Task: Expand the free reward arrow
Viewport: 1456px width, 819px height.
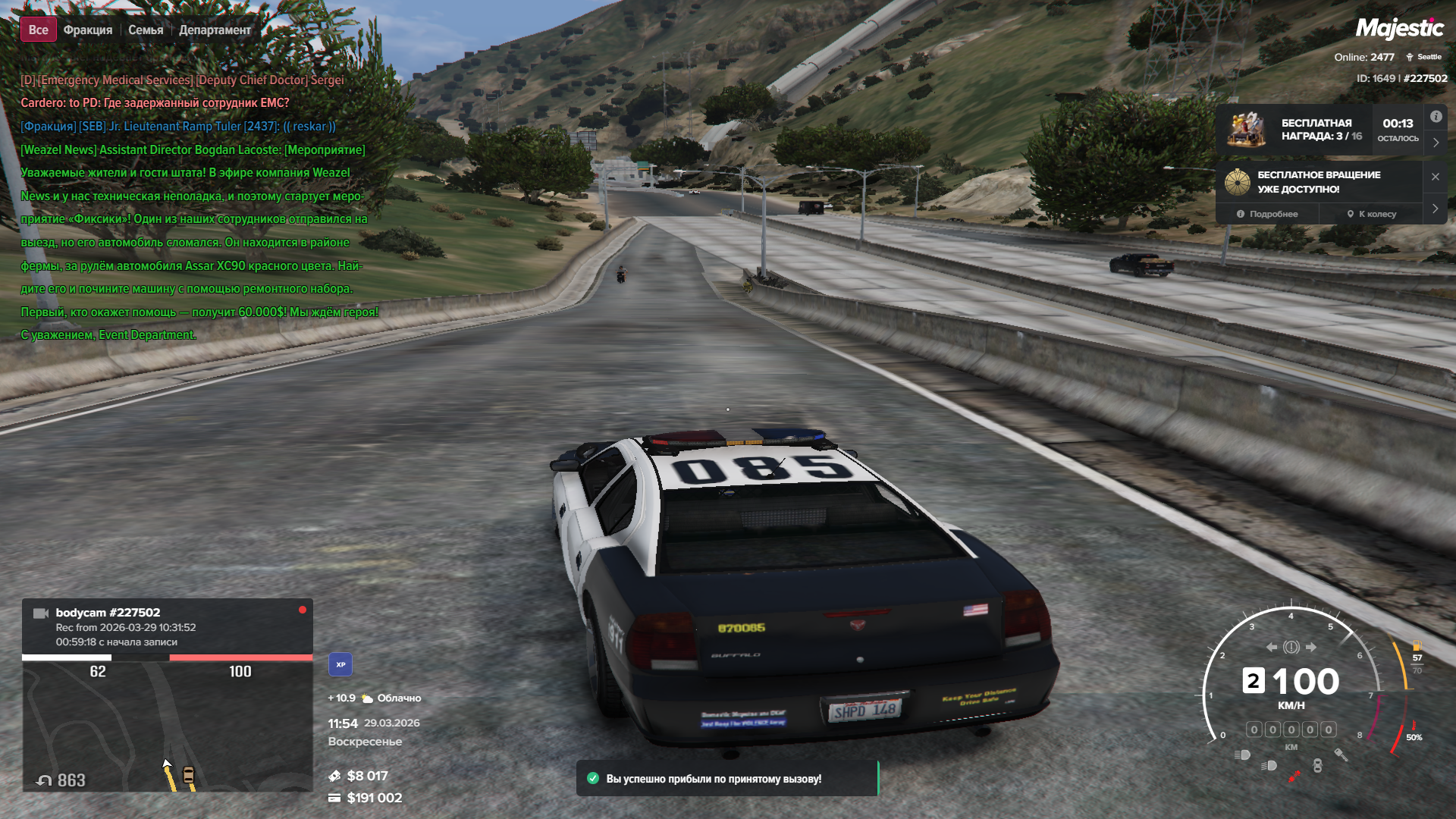Action: 1436,143
